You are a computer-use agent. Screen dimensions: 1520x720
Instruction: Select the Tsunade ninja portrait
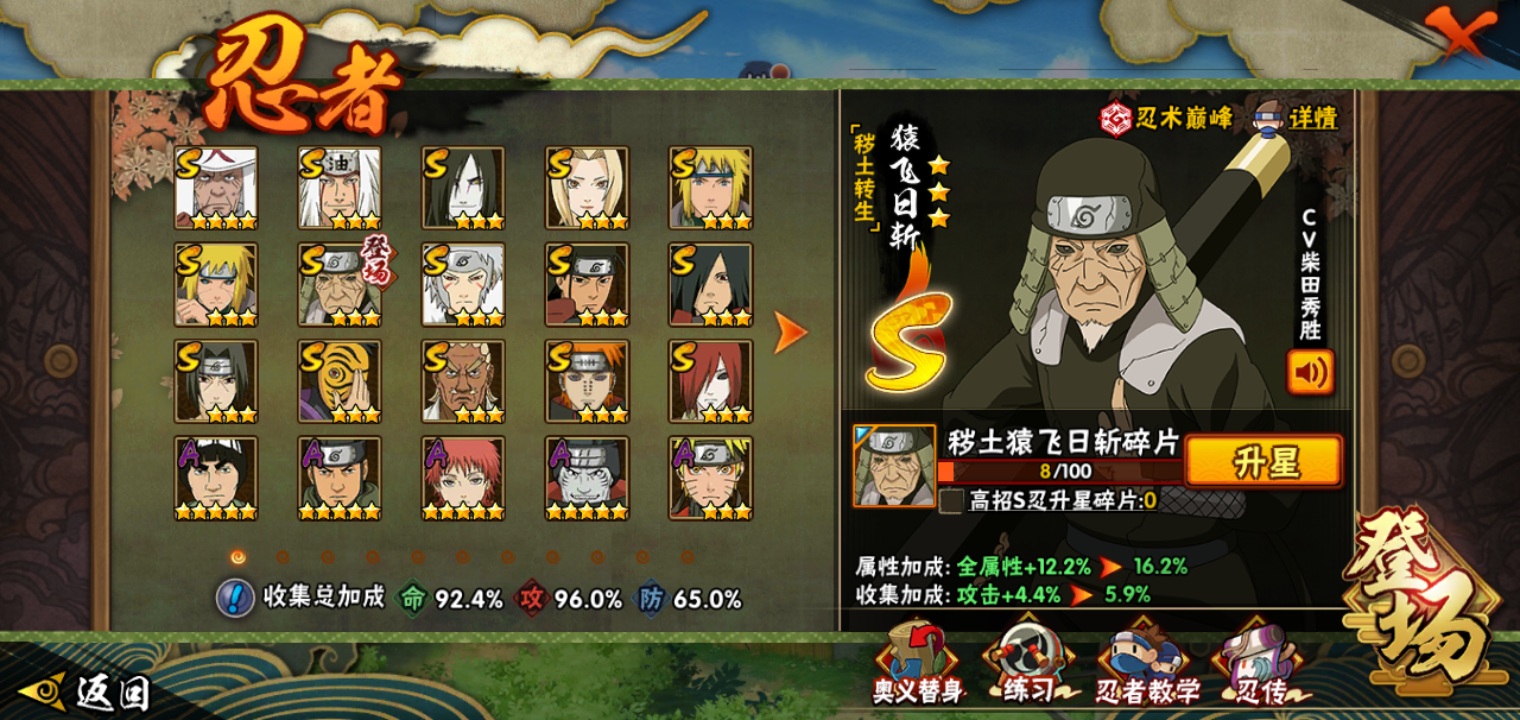587,187
